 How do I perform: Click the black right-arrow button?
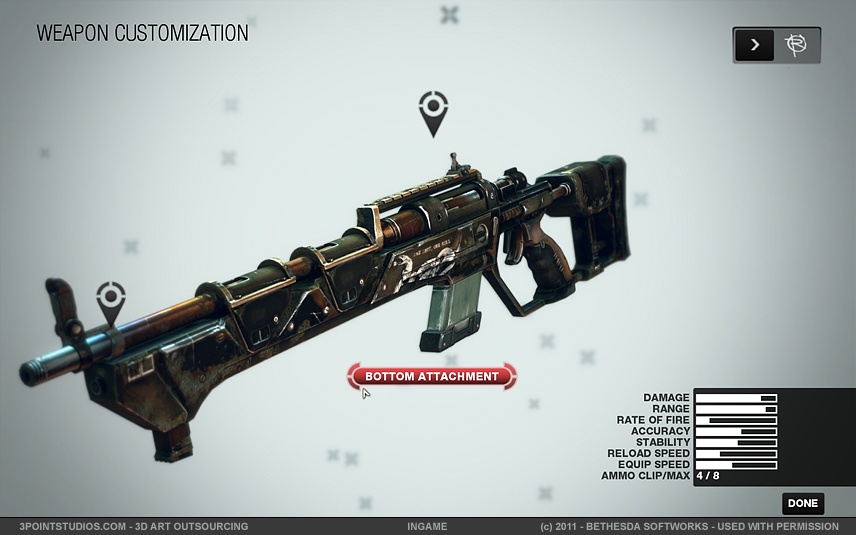click(755, 45)
